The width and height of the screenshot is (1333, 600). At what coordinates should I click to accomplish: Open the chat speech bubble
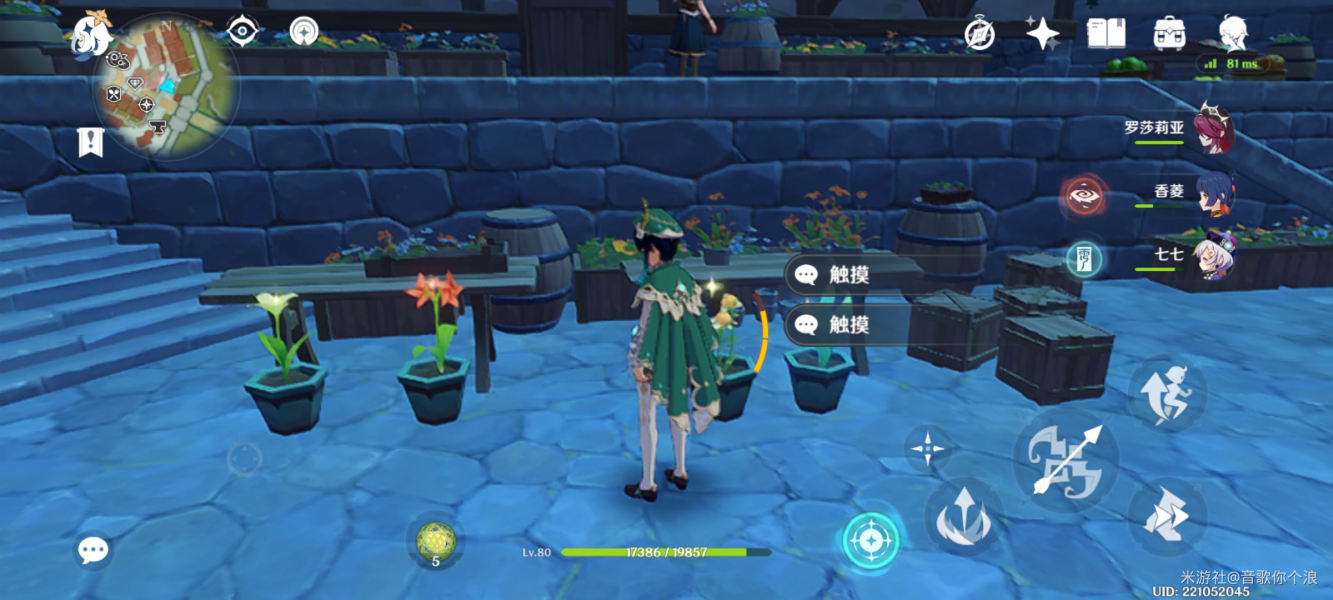click(93, 550)
